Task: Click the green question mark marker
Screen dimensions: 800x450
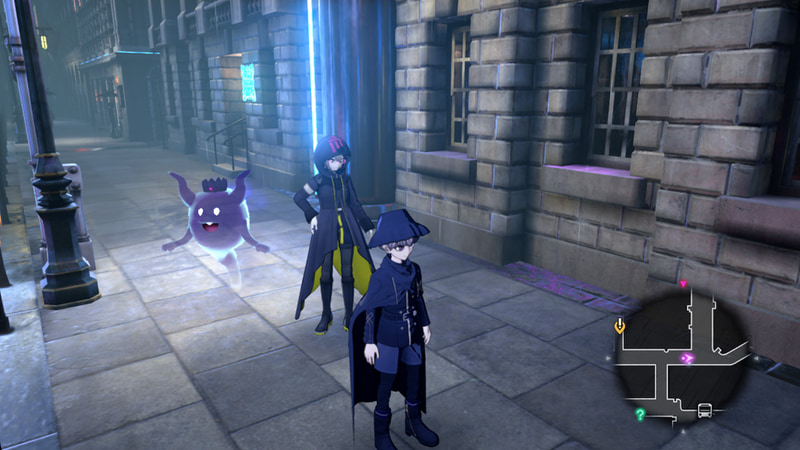Action: pyautogui.click(x=640, y=413)
